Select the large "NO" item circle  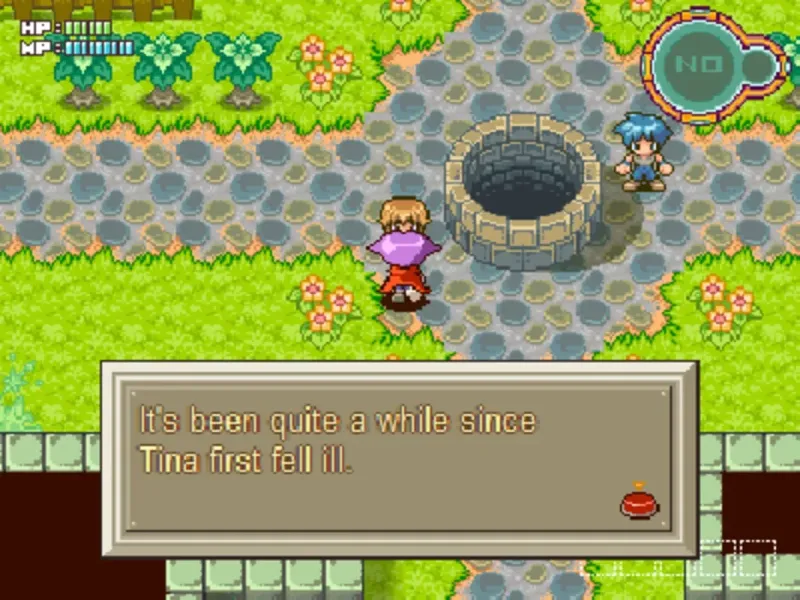pos(692,64)
